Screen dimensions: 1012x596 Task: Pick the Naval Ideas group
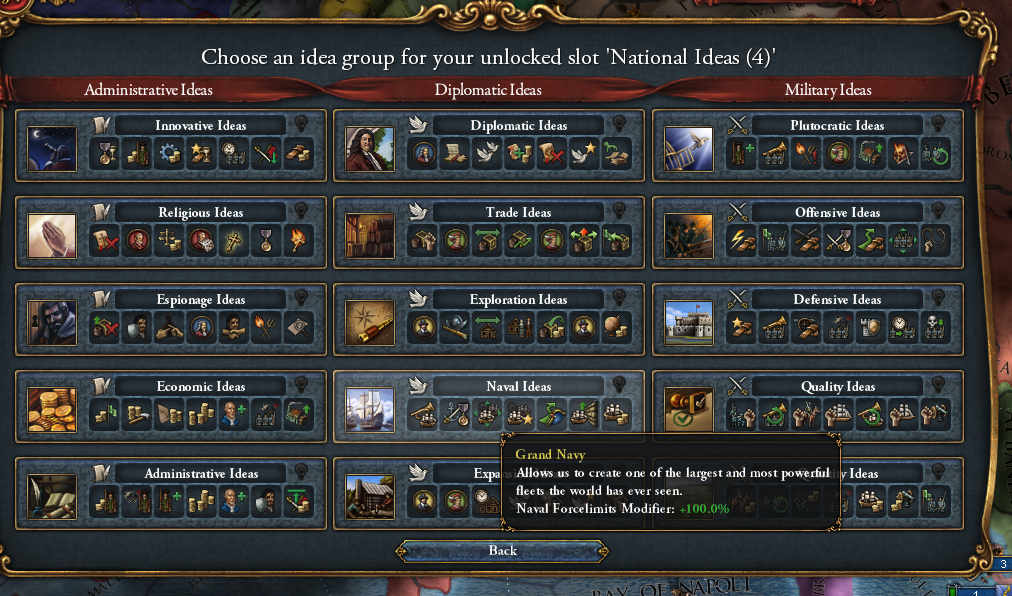[x=517, y=387]
